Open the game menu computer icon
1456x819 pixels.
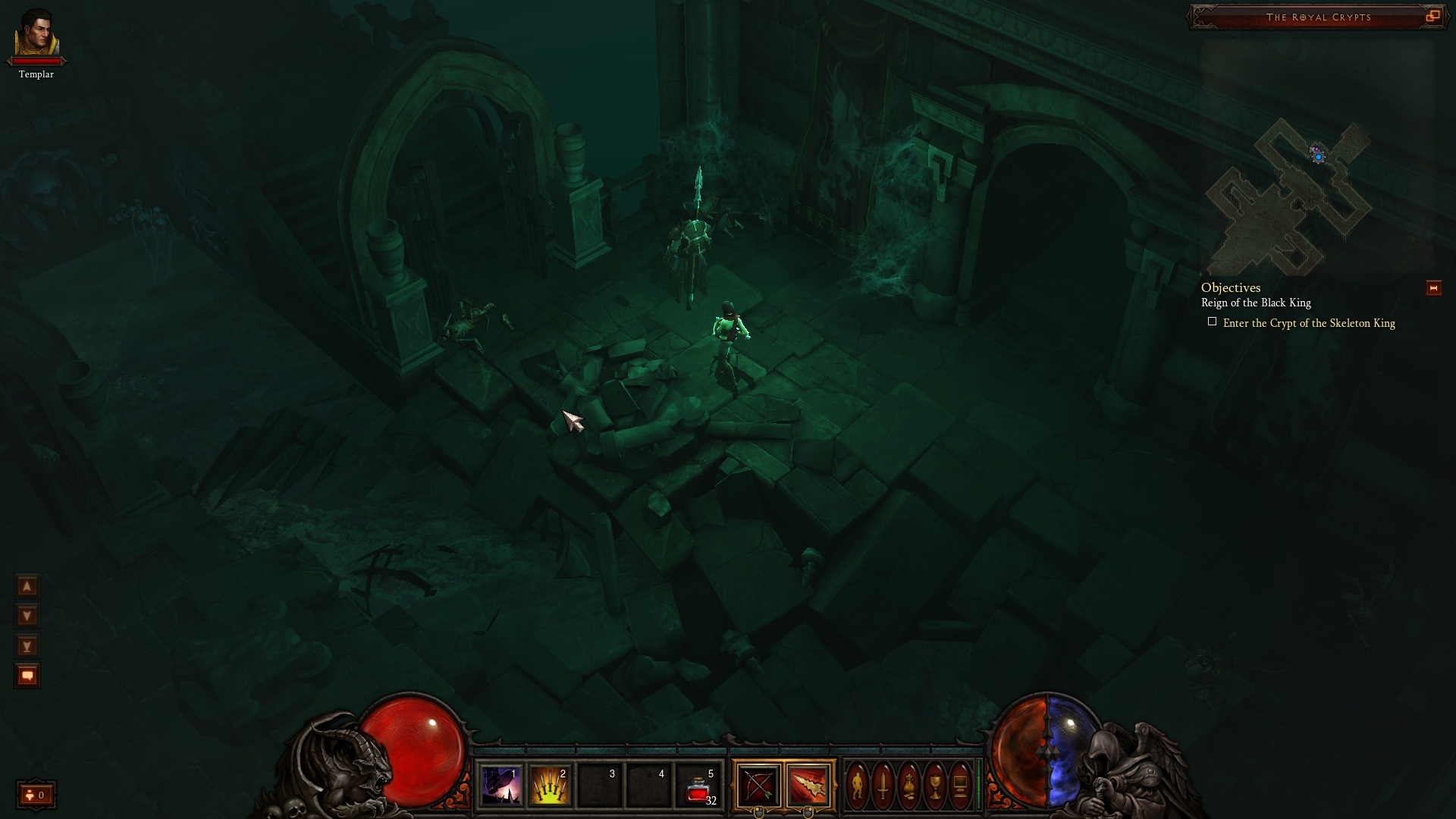960,786
